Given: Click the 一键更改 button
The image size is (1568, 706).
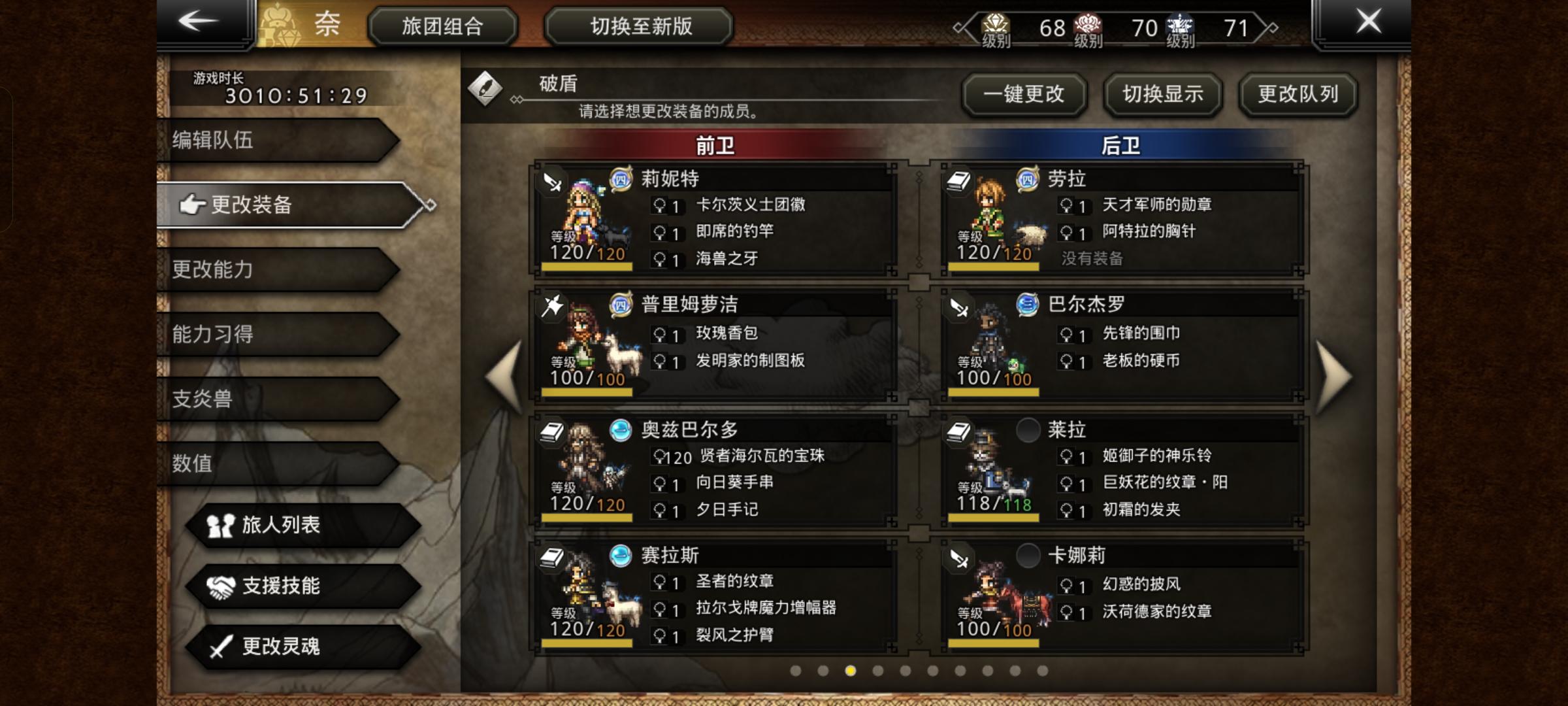Looking at the screenshot, I should coord(1026,93).
